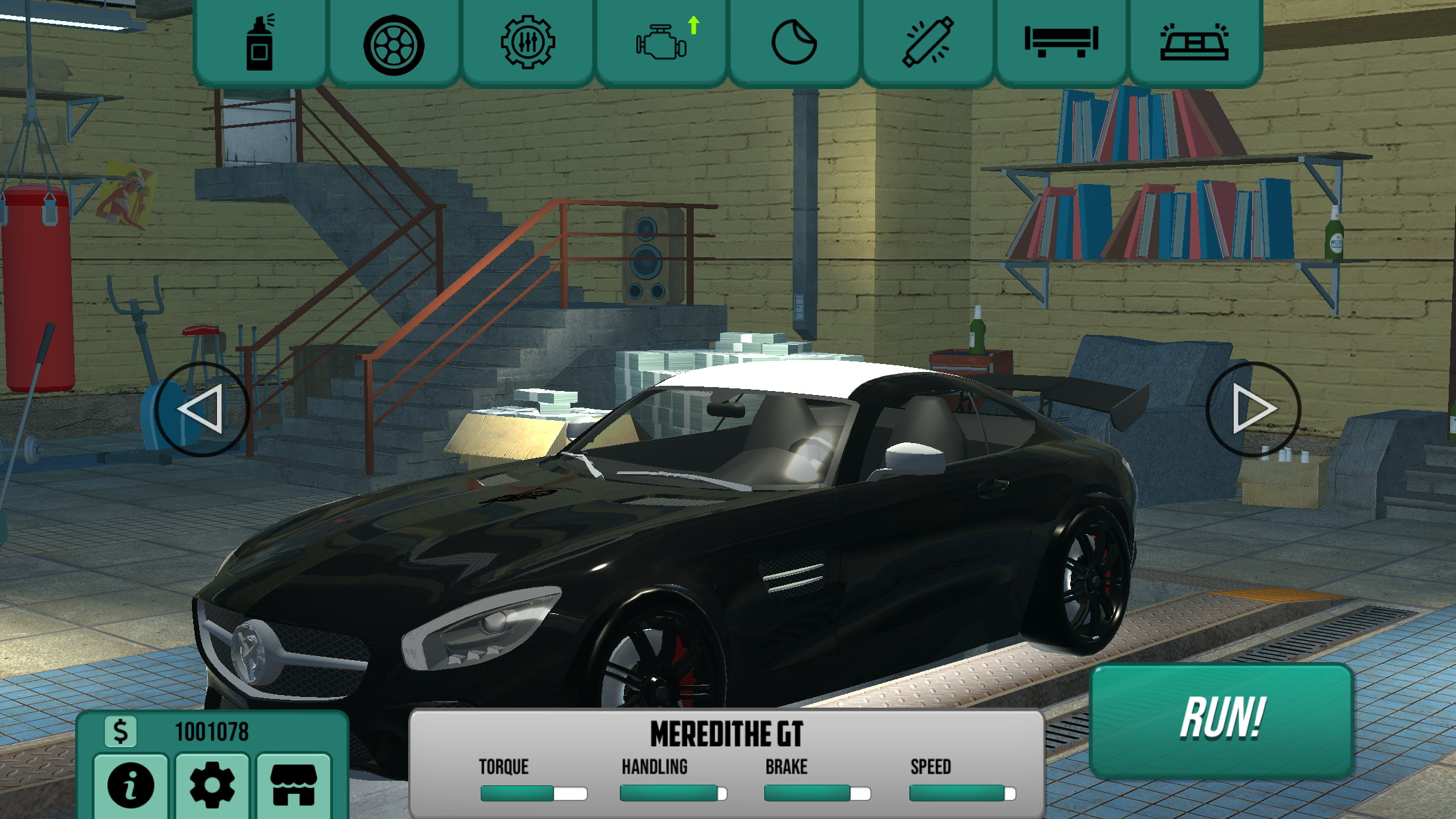Start driving with the RUN! button

pos(1222,720)
